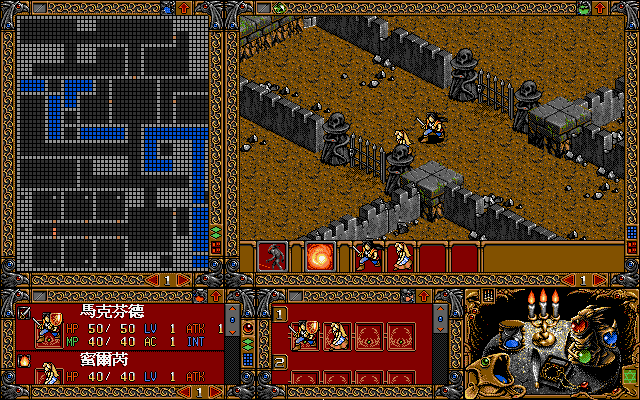Click the red up arrow above party list
The width and height of the screenshot is (640, 400).
click(x=213, y=295)
